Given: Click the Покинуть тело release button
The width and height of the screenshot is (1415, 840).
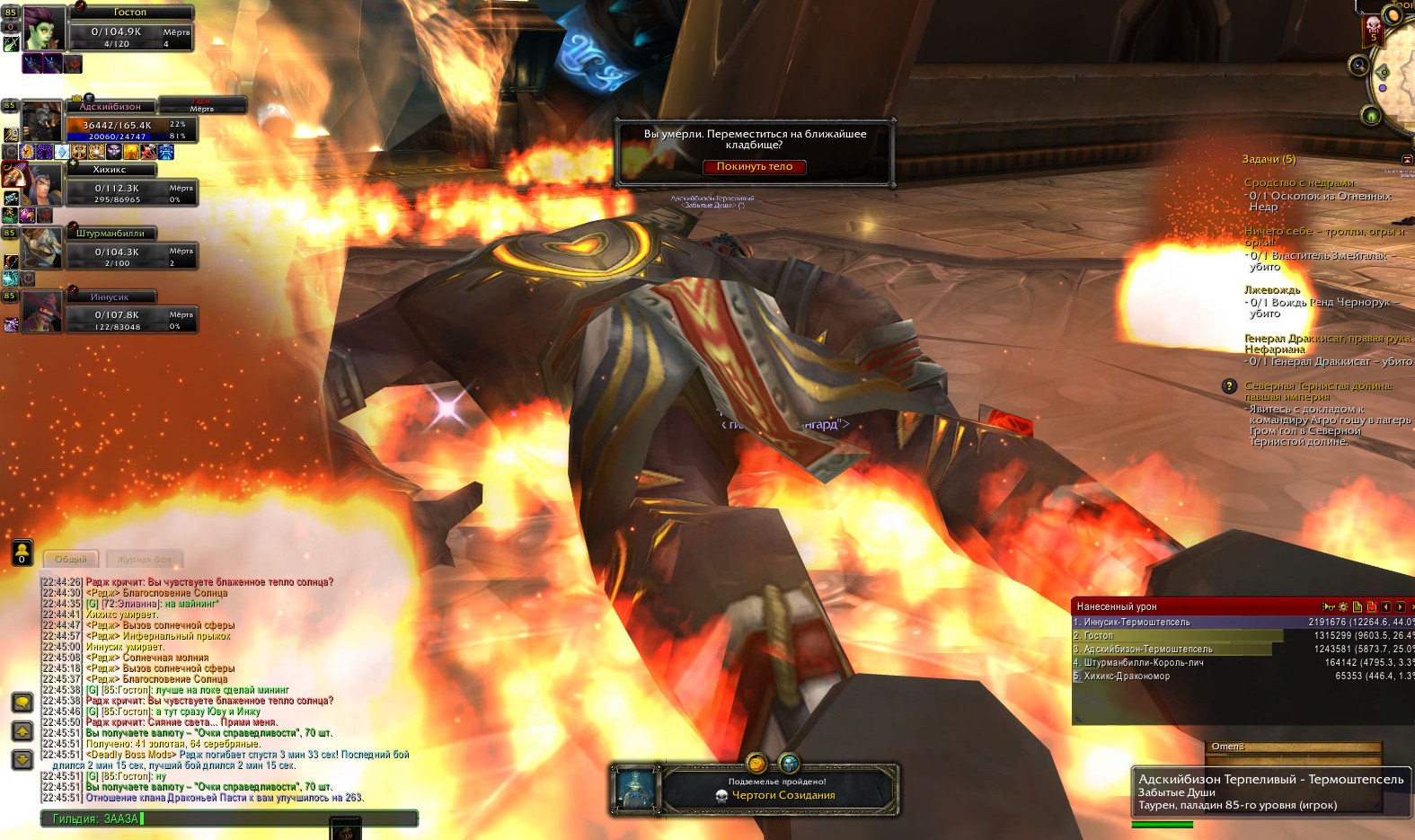Looking at the screenshot, I should (x=754, y=167).
